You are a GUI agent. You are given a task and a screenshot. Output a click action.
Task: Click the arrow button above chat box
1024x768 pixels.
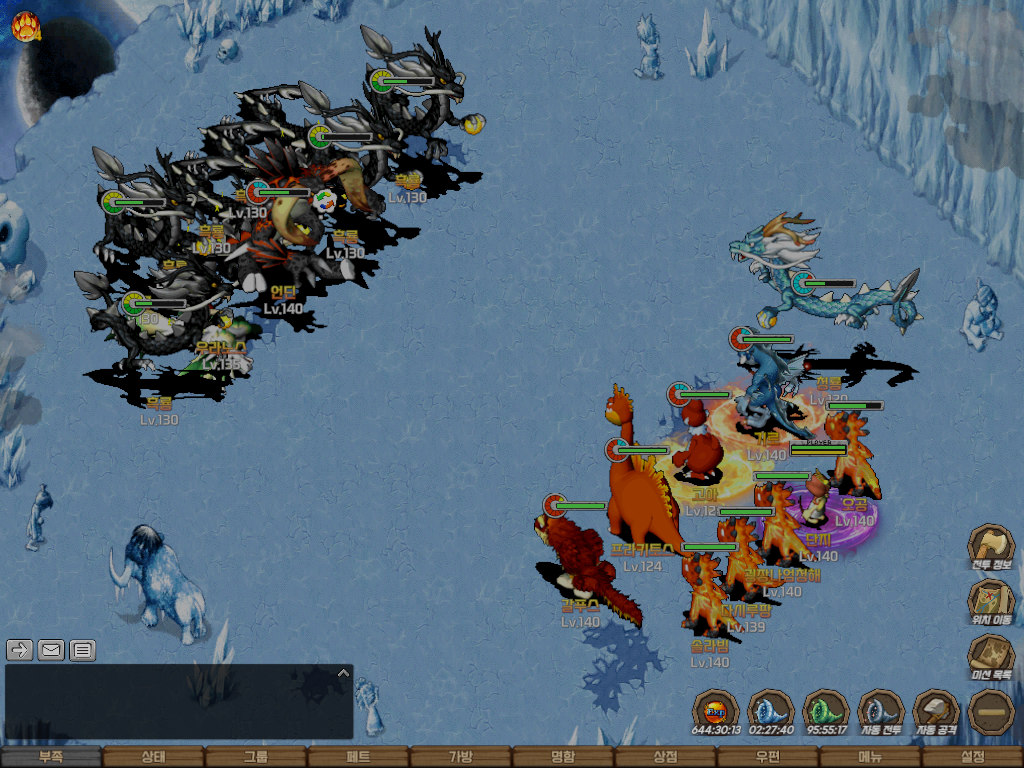click(x=20, y=650)
